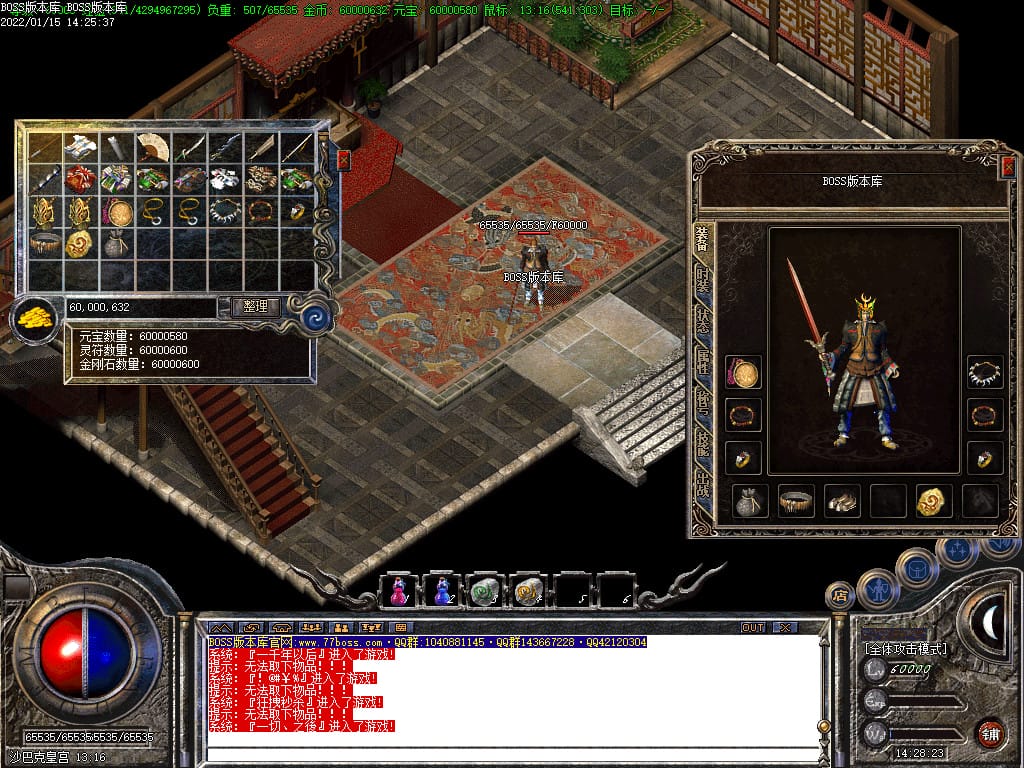Close the inventory bag window

tap(344, 159)
